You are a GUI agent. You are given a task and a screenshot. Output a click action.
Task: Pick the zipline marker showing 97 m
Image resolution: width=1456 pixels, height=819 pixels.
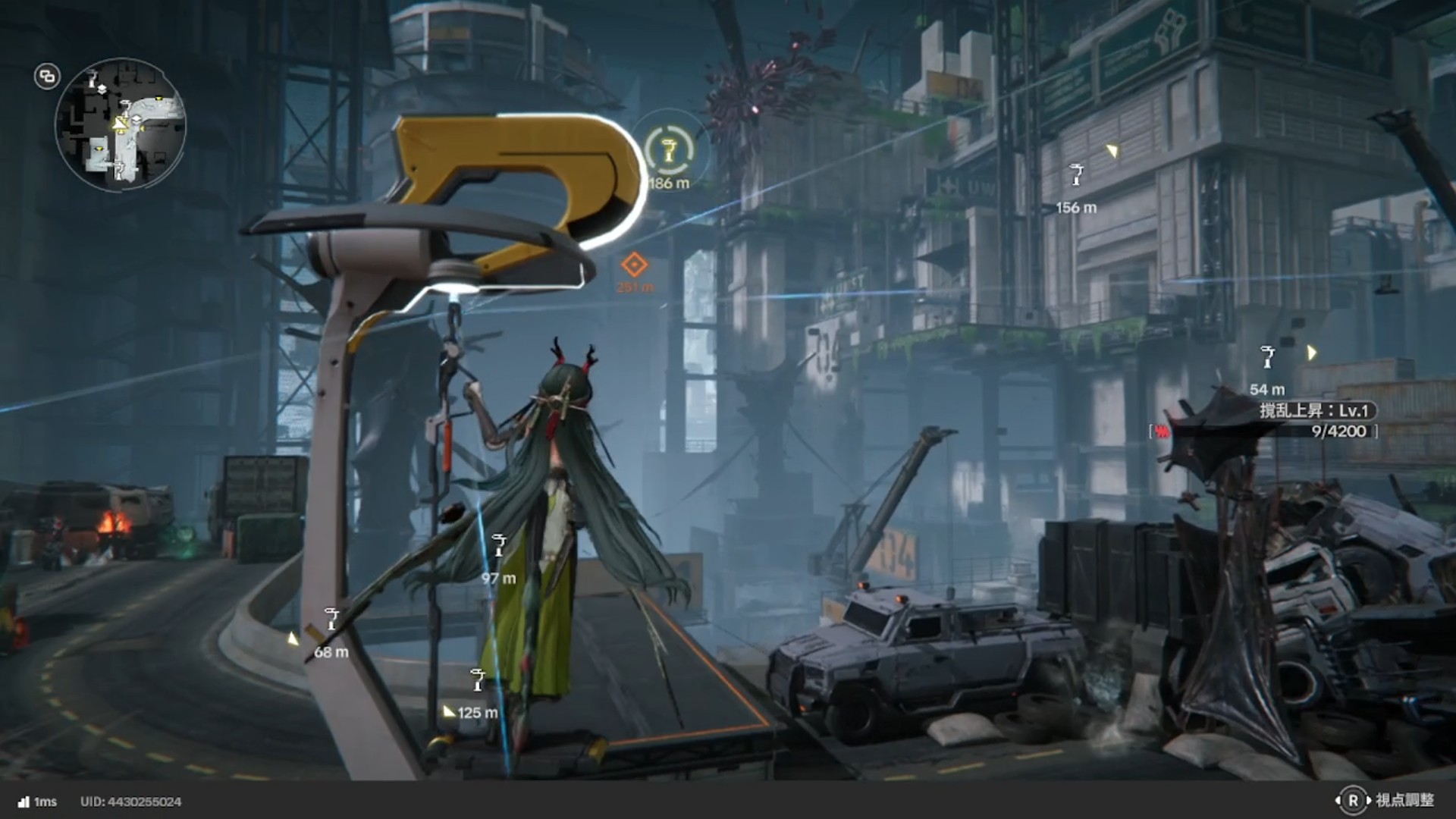[x=499, y=545]
